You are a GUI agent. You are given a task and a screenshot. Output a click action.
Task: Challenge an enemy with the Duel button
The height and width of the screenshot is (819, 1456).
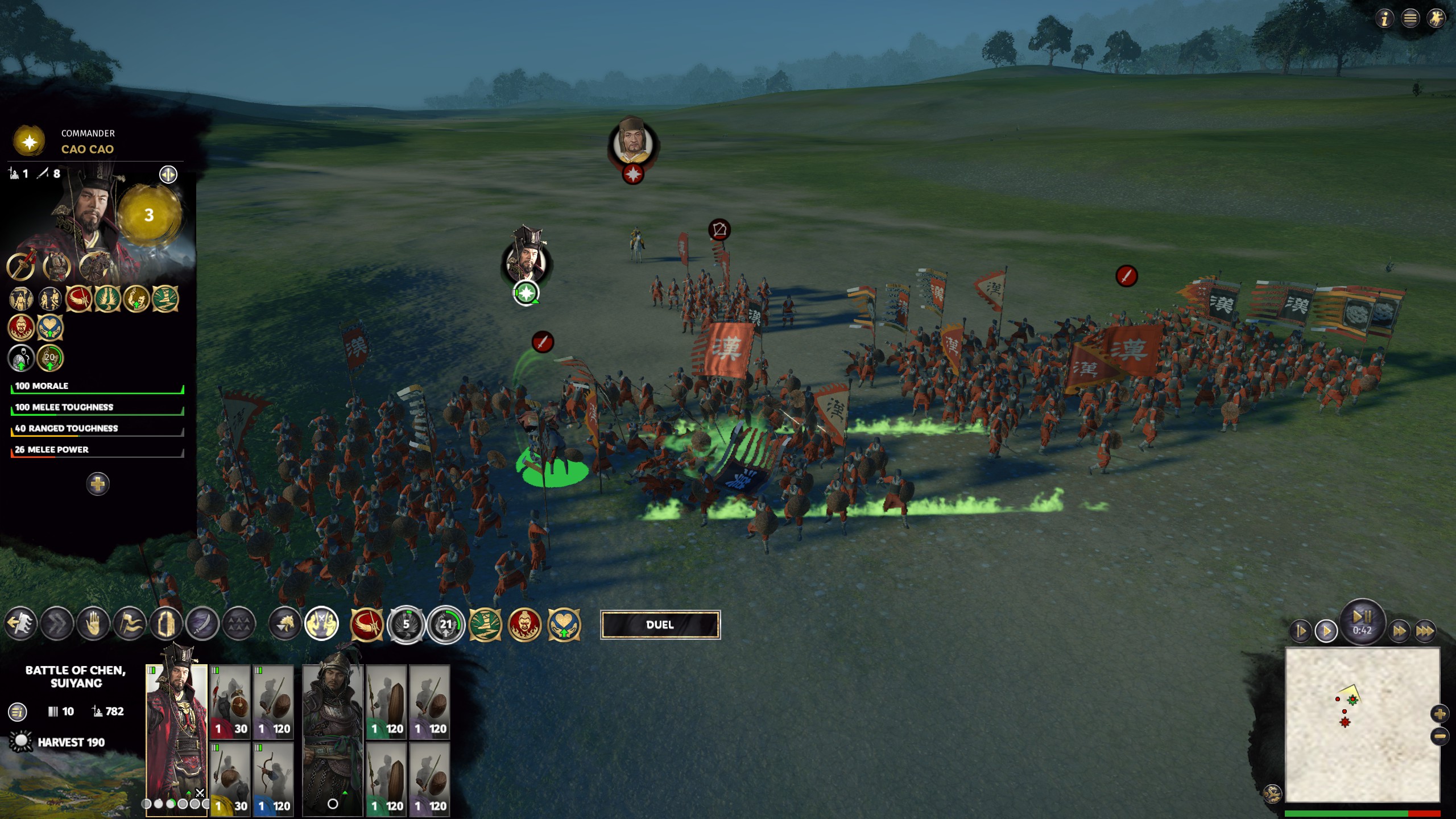point(660,625)
